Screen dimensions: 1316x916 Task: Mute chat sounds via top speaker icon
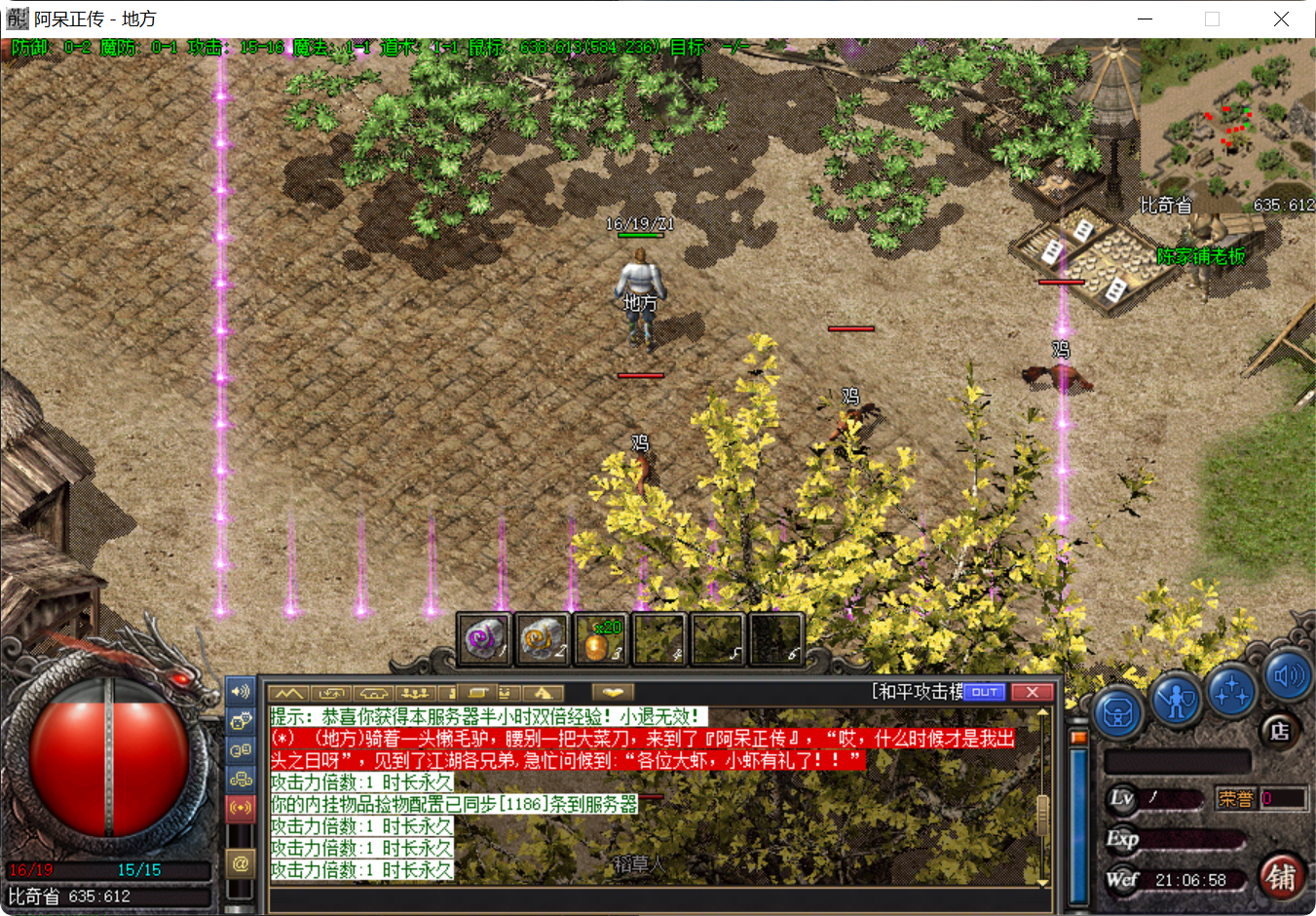pyautogui.click(x=241, y=693)
